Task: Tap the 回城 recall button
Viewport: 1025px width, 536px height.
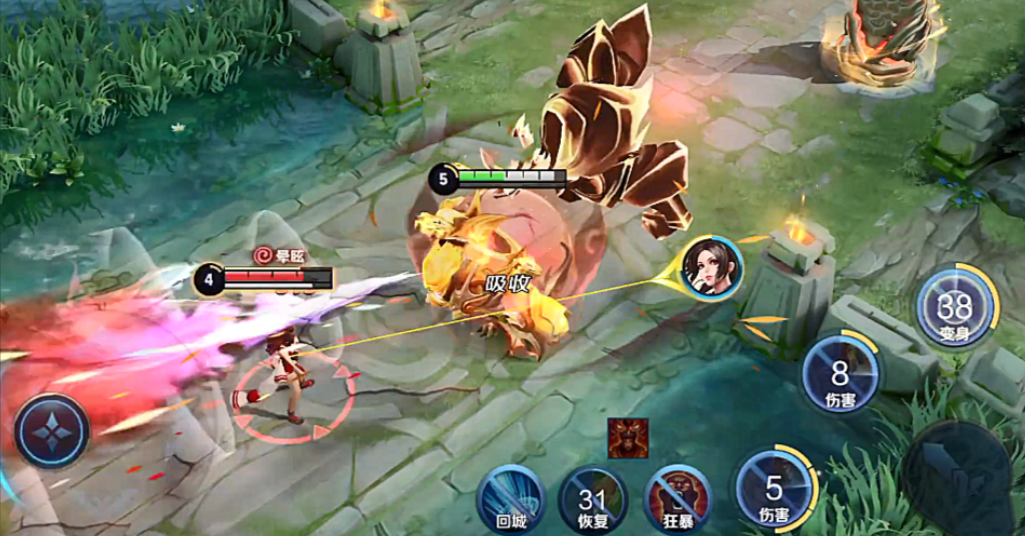Action: point(510,495)
